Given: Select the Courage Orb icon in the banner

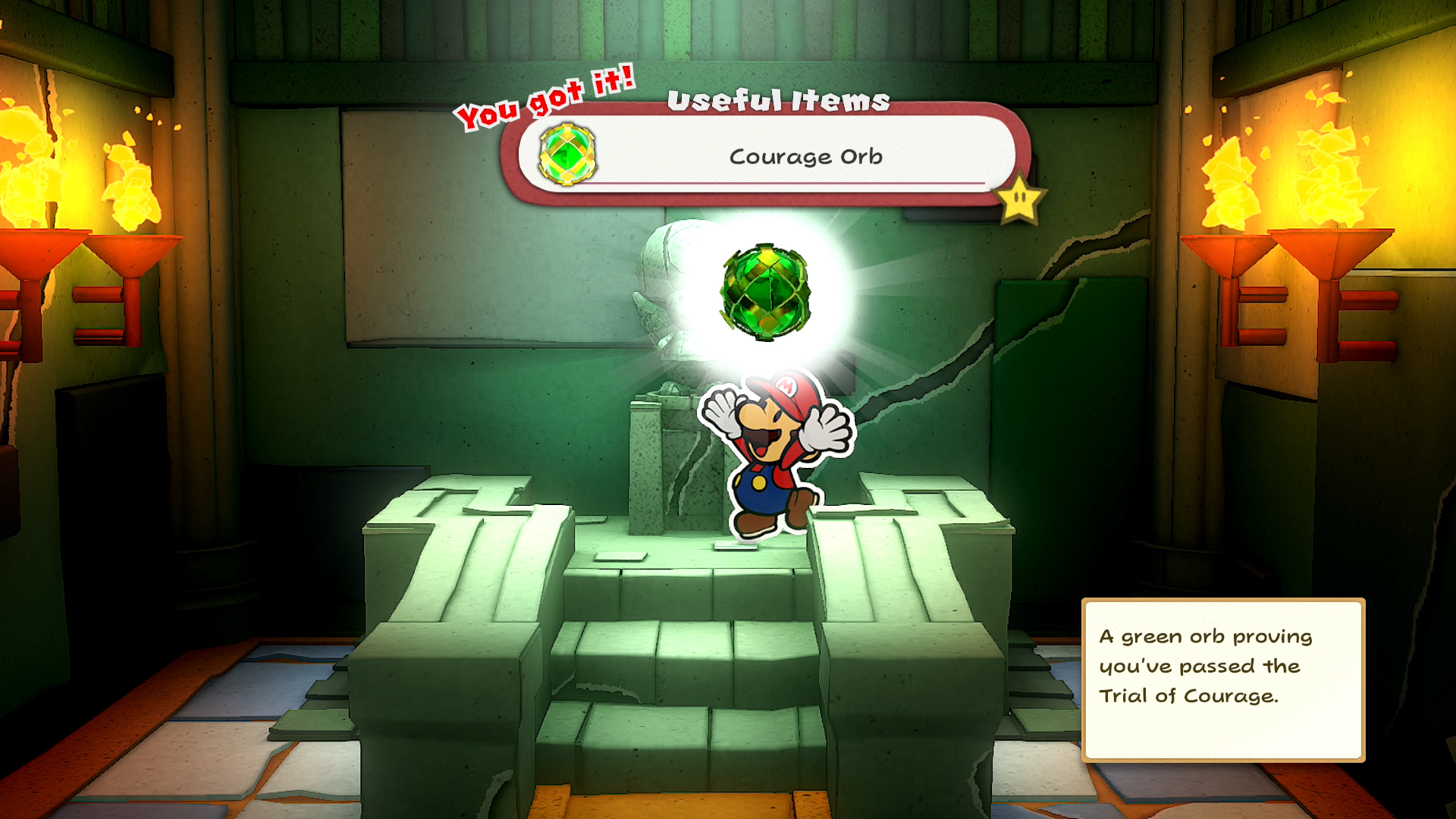Looking at the screenshot, I should (x=567, y=154).
